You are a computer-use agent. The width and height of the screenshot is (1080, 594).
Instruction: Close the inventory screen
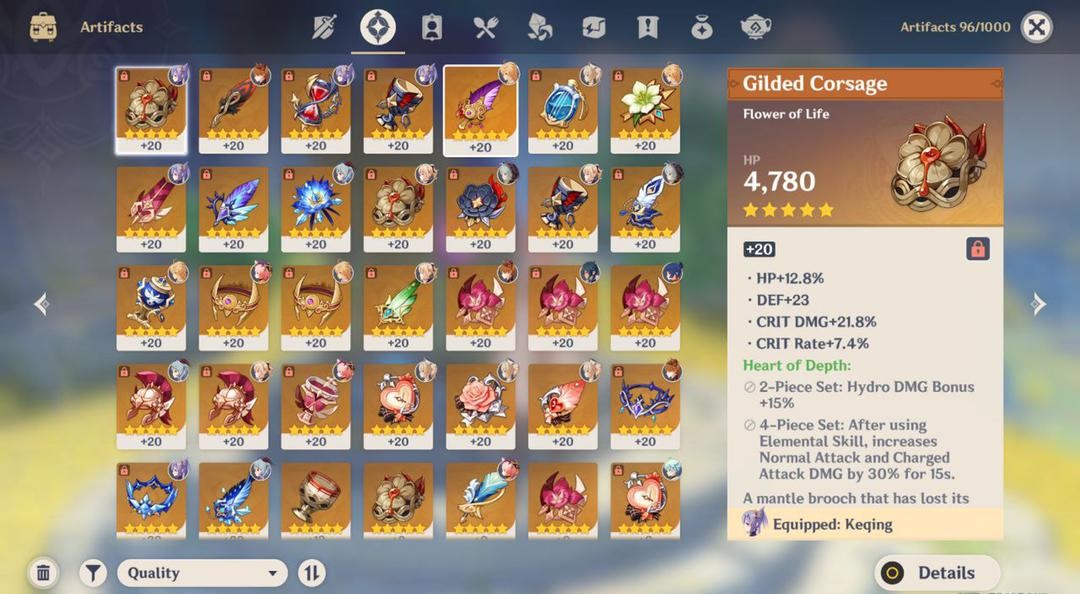[1037, 27]
